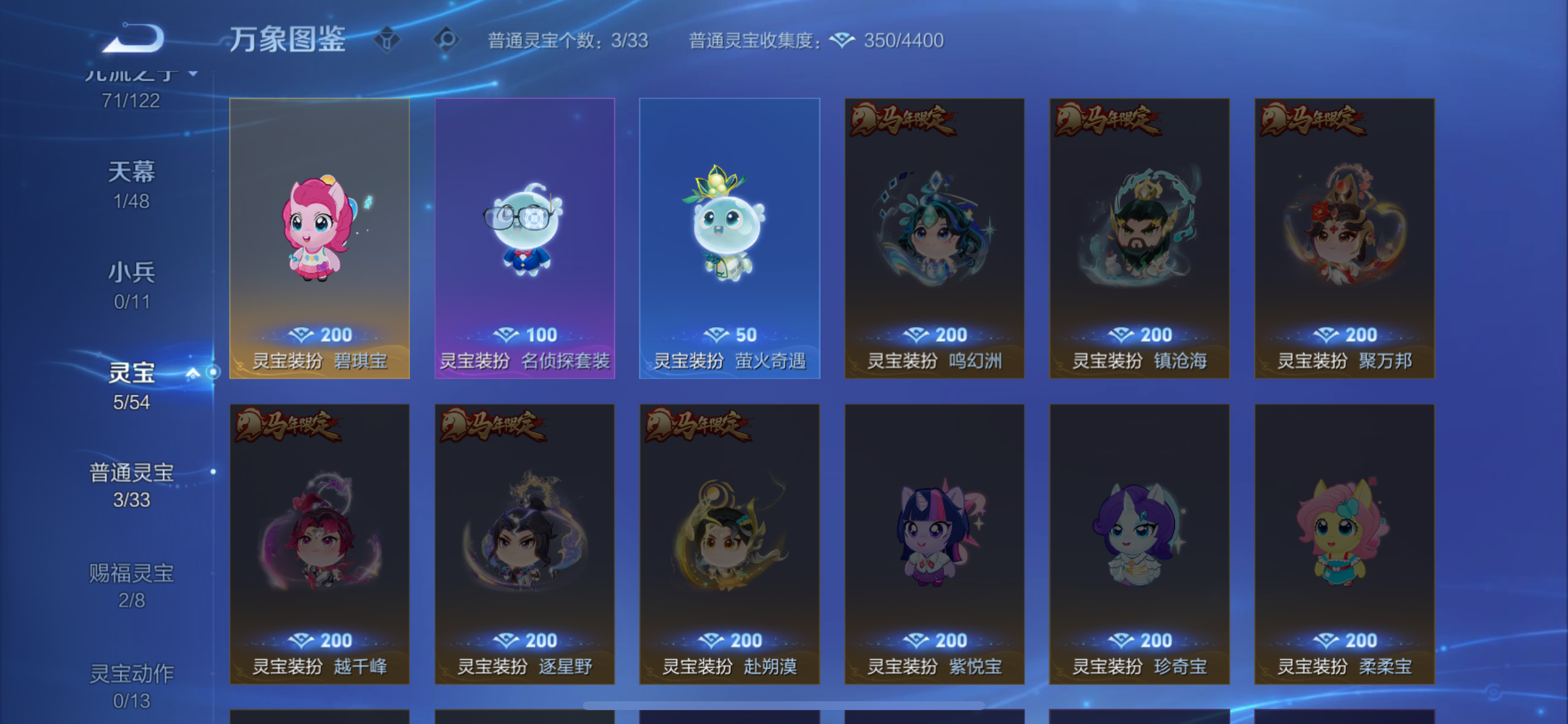
Task: Select the 名侦探套装 card to toggle selection
Action: coord(524,237)
